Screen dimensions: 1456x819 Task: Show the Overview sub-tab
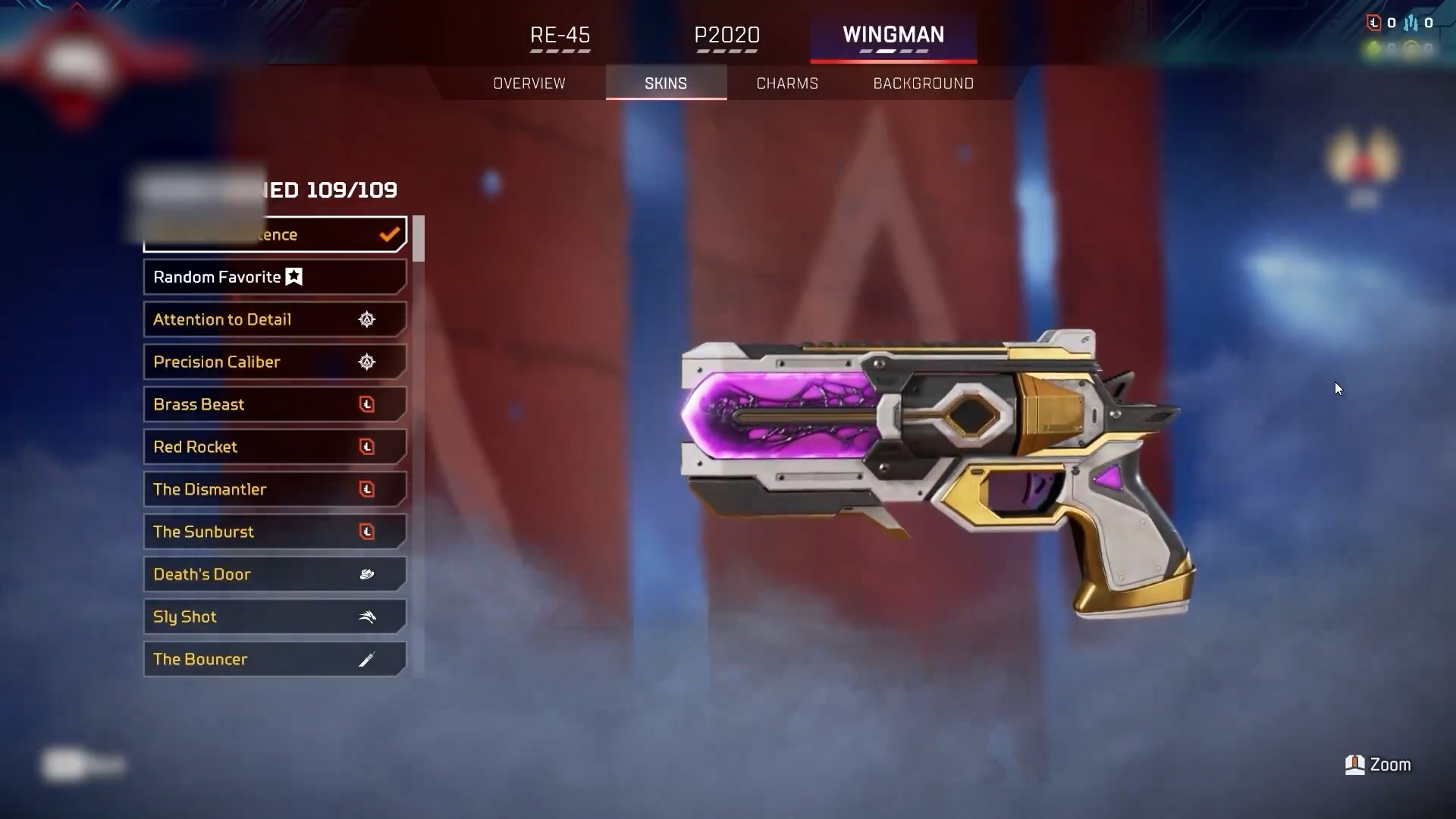(529, 83)
